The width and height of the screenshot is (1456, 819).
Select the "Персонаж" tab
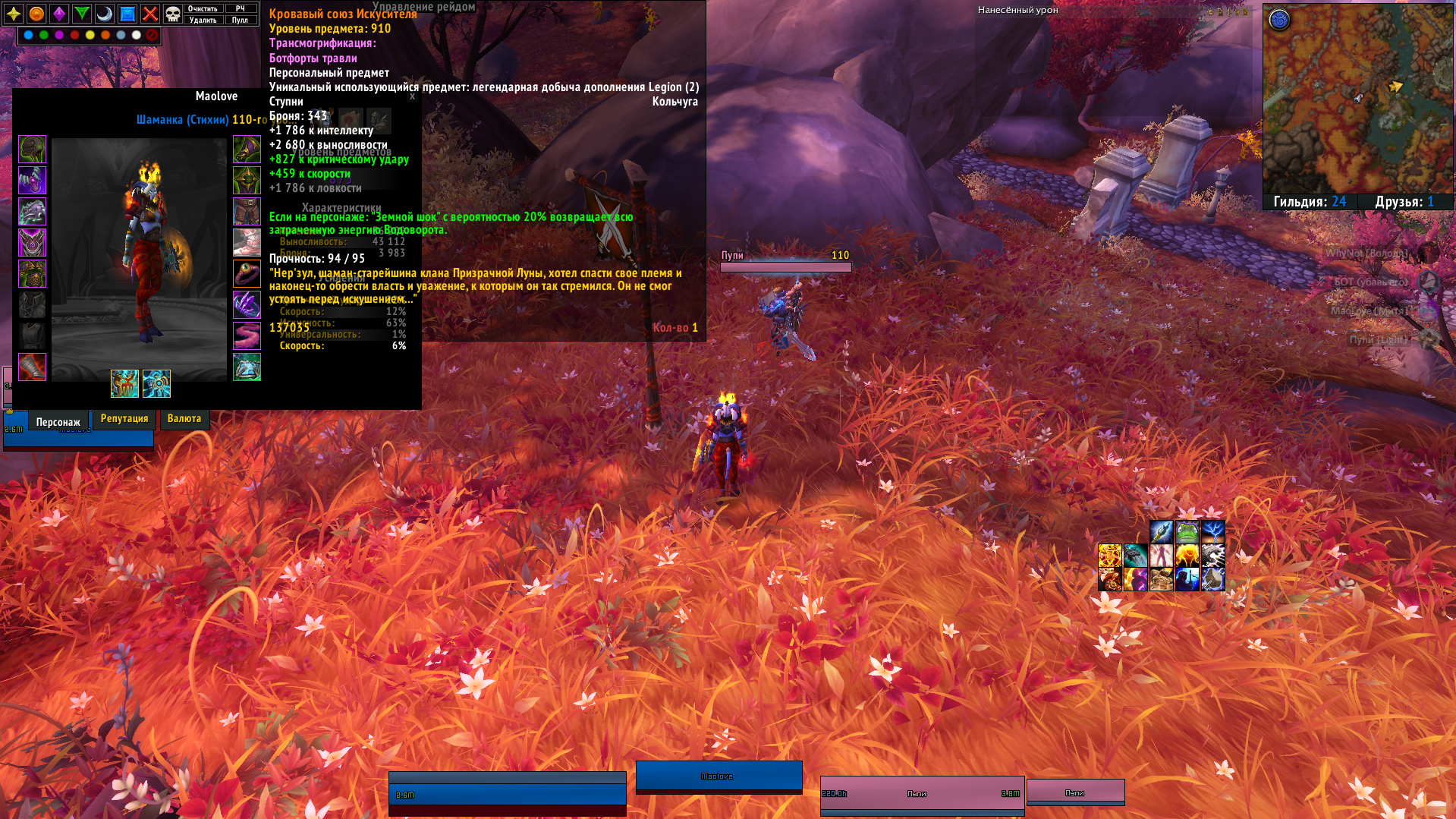pyautogui.click(x=58, y=422)
